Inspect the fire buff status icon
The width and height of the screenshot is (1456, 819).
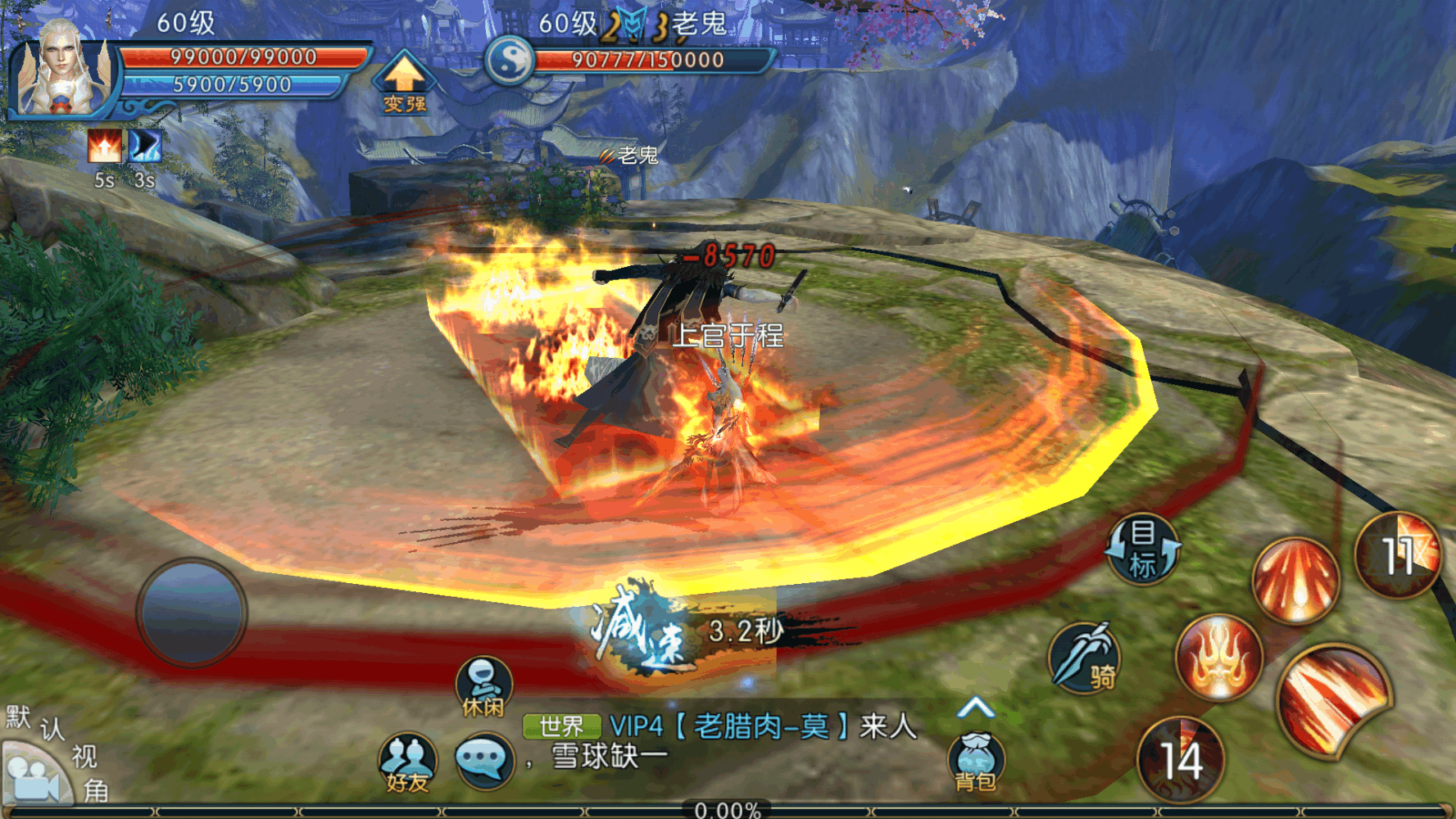pyautogui.click(x=105, y=147)
